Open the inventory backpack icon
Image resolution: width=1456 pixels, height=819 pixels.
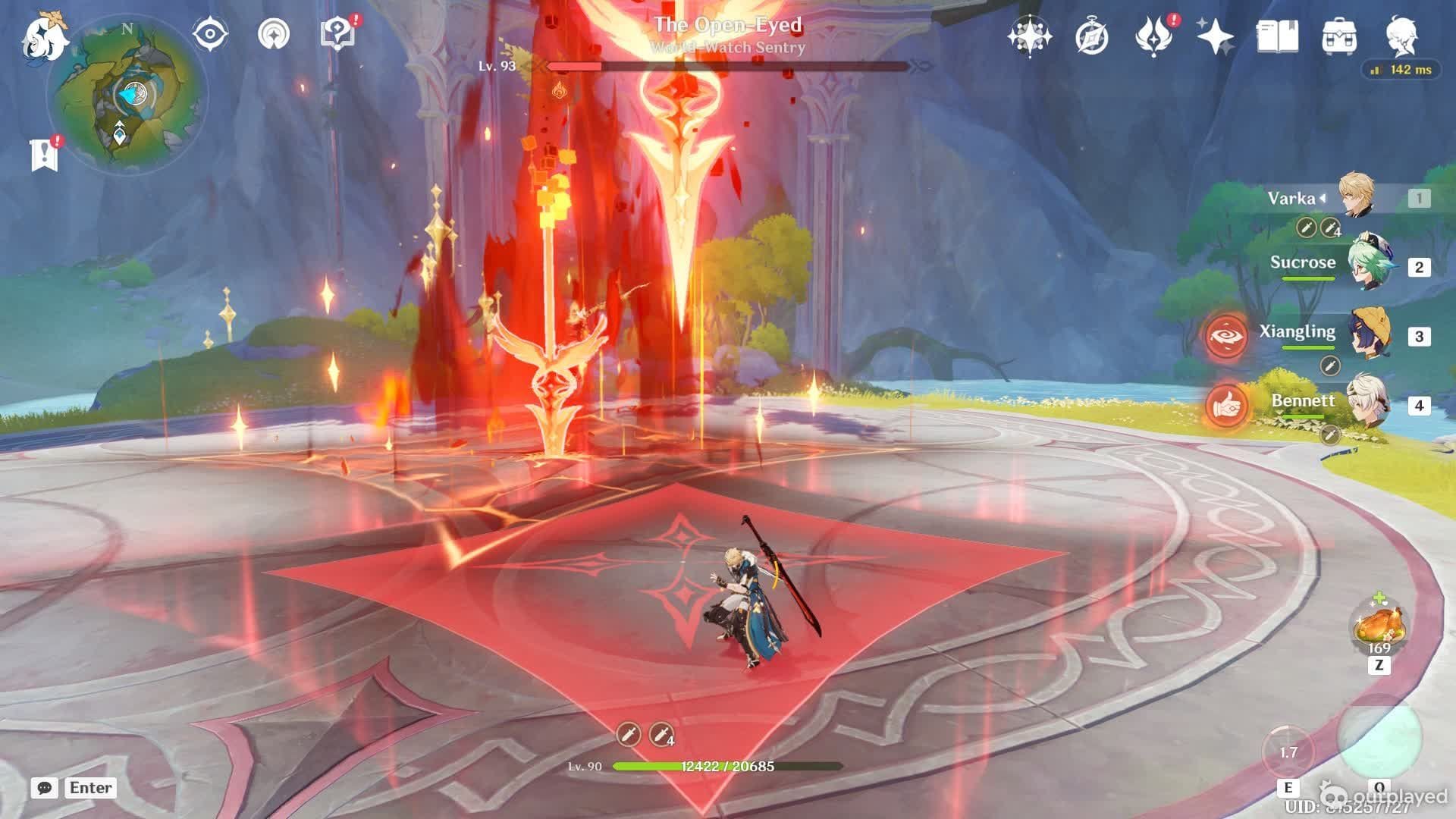[x=1339, y=36]
